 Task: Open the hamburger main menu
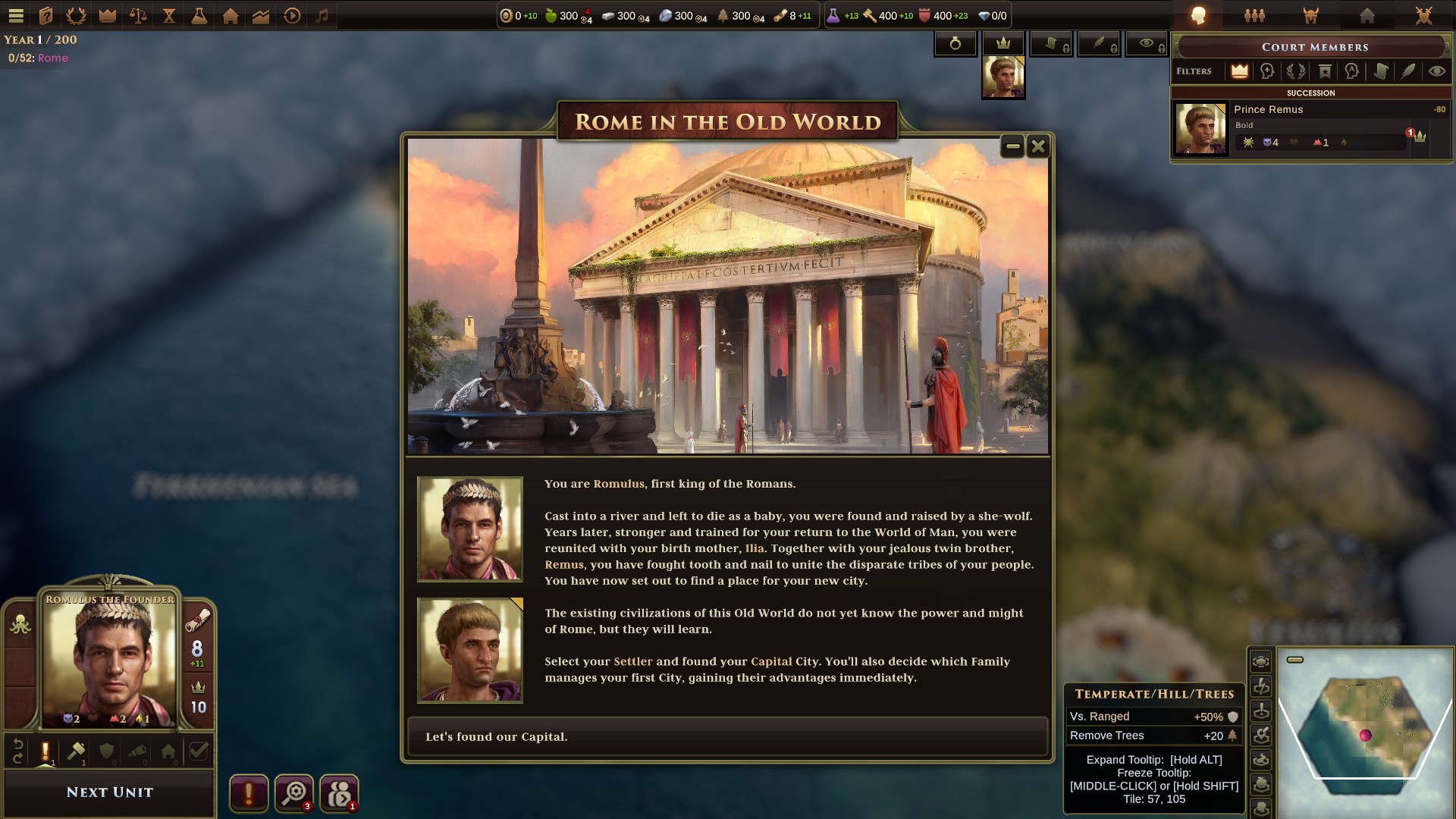[16, 15]
